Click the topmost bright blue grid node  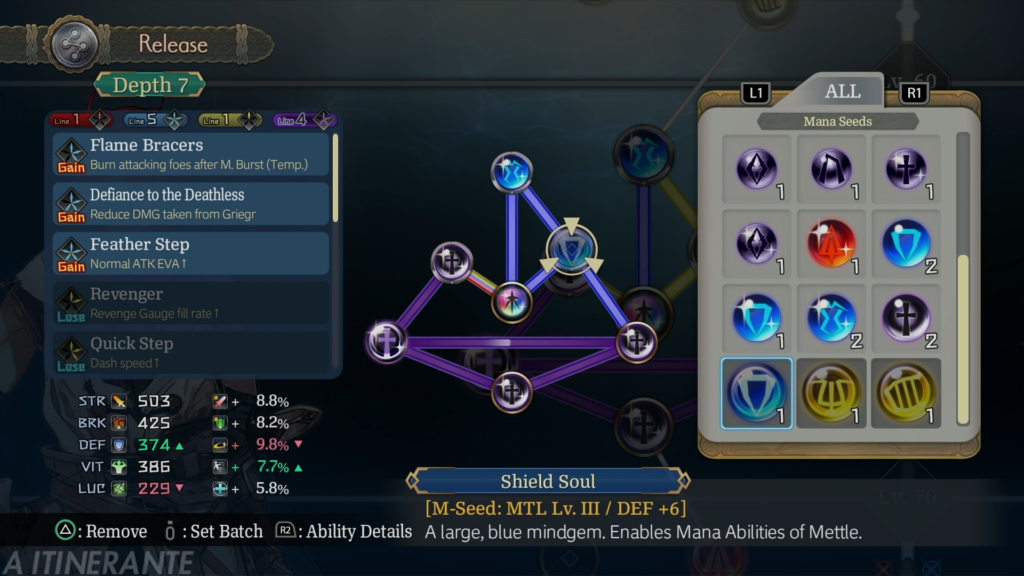coord(512,171)
